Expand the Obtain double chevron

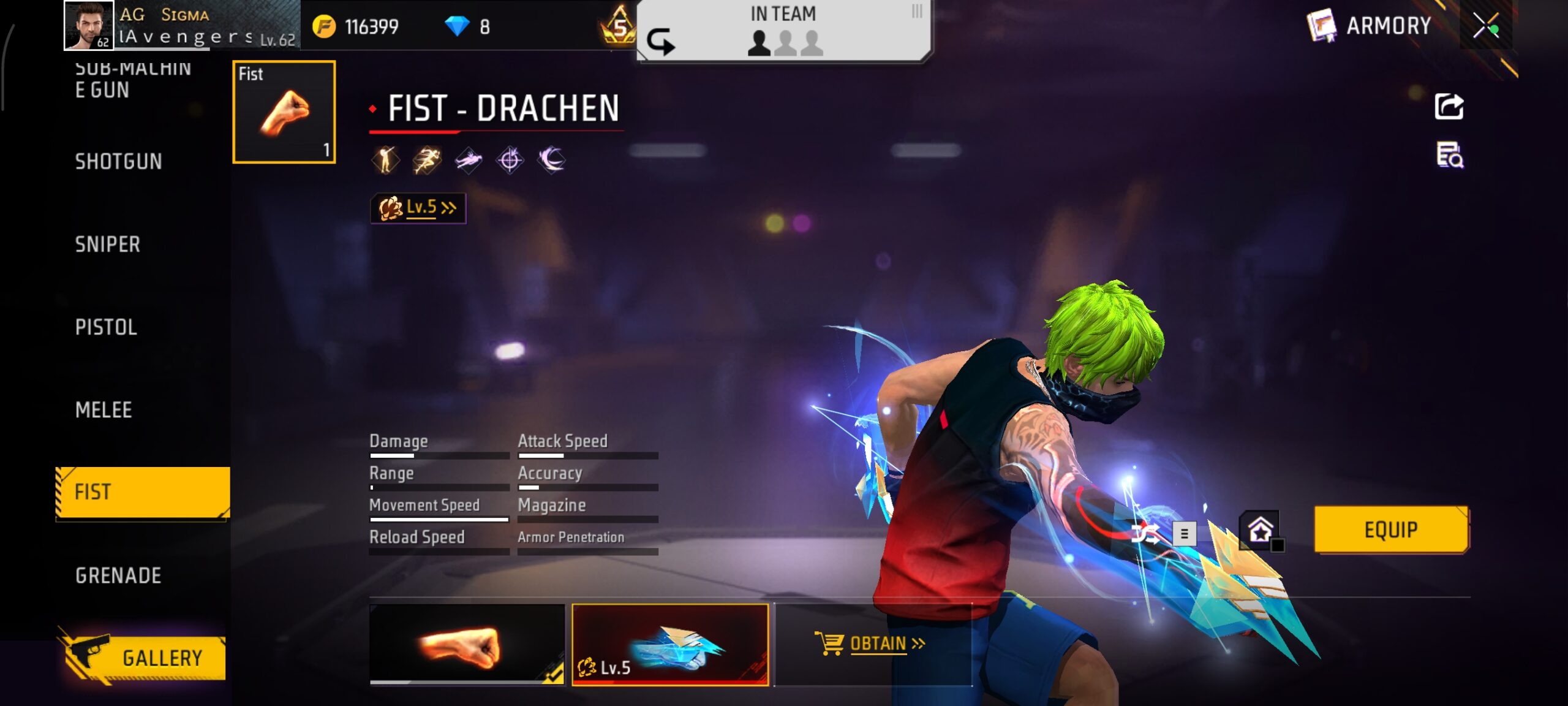(918, 643)
